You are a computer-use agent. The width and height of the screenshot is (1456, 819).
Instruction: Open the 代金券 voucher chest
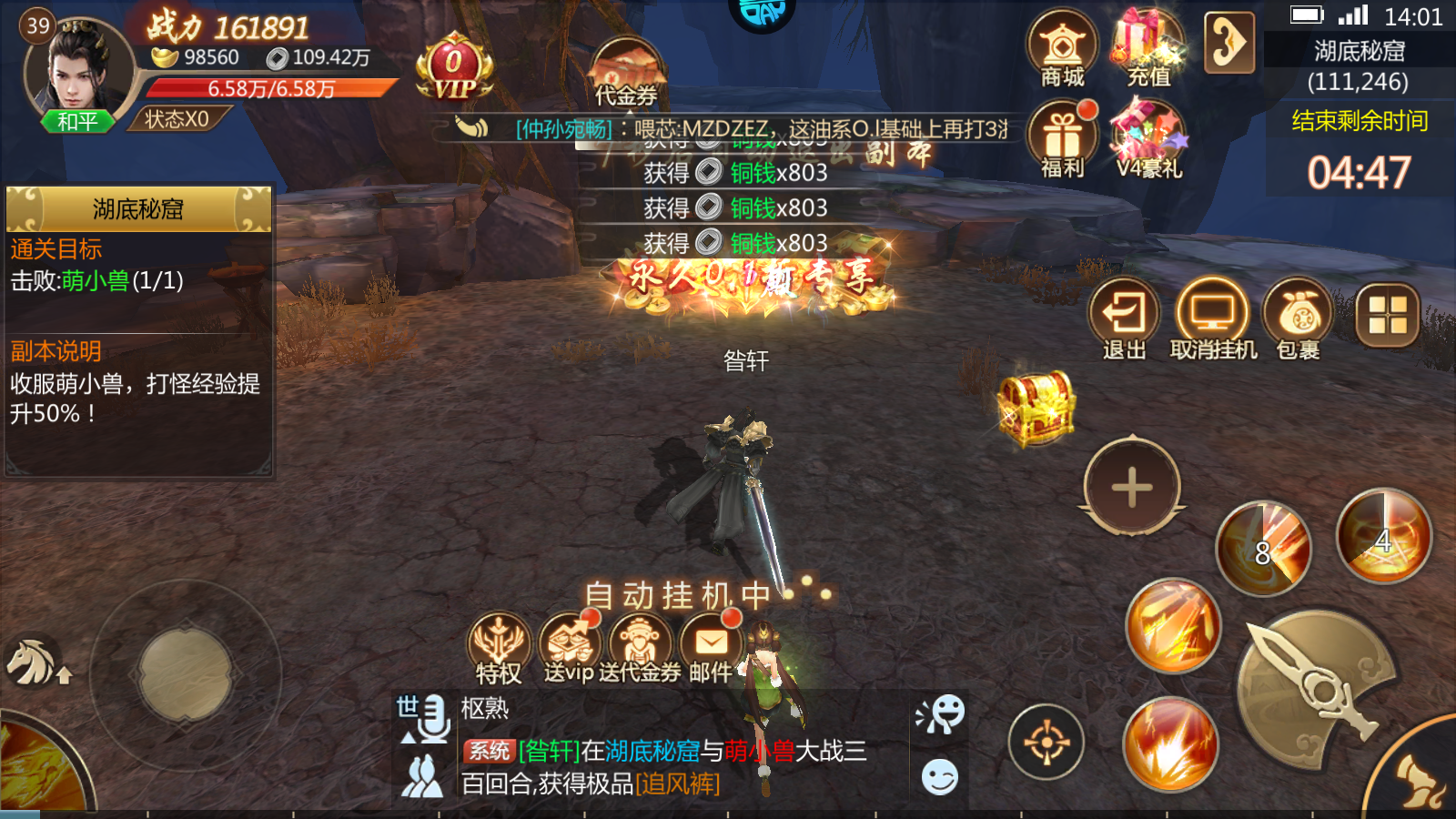point(626,73)
